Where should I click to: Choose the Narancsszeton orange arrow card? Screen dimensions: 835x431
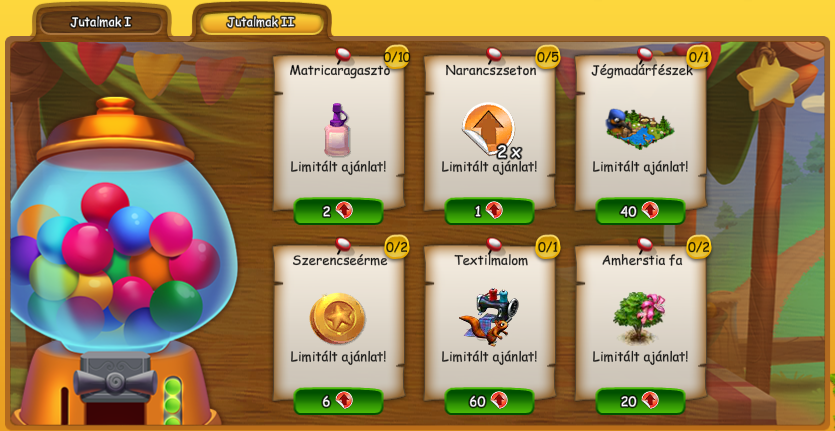(489, 130)
